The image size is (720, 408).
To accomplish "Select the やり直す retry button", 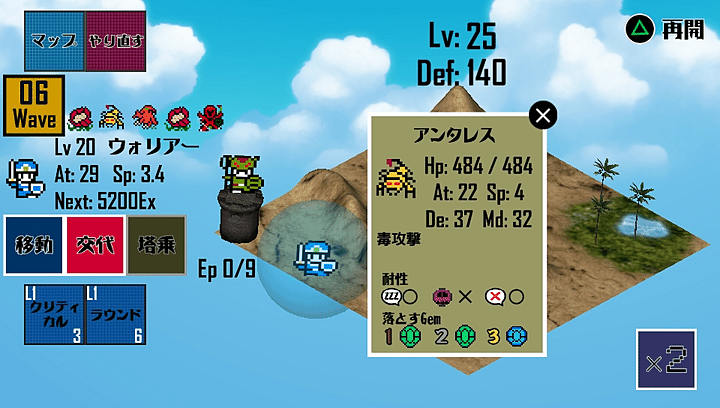I will pyautogui.click(x=115, y=41).
